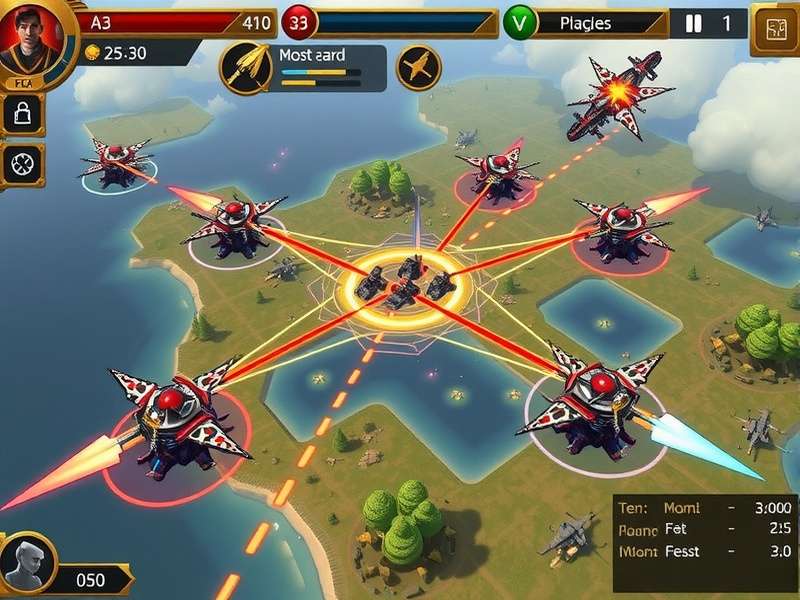800x600 pixels.
Task: Select the grey-haired character portrait at the bottom
Action: pos(27,566)
